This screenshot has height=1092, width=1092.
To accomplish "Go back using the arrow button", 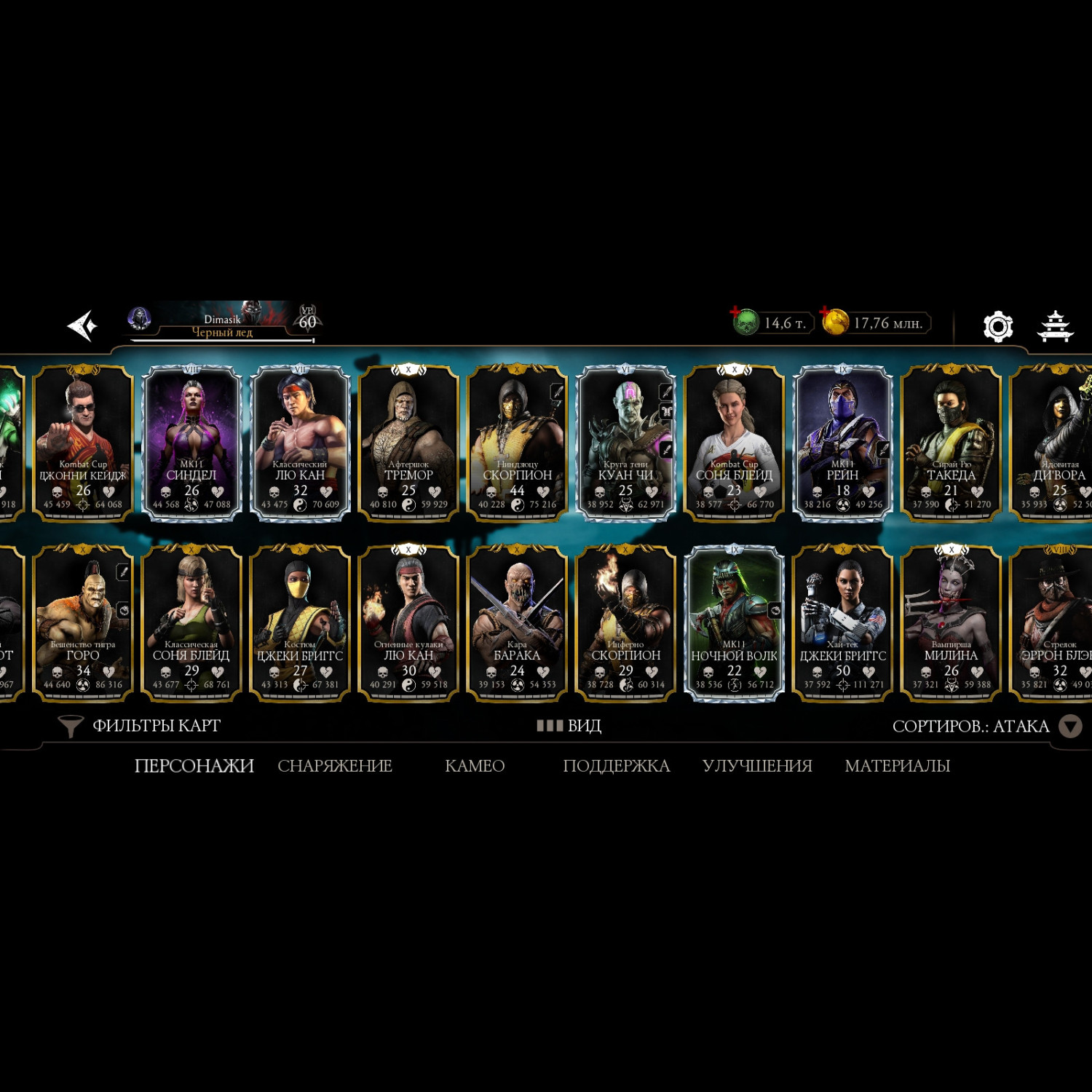I will click(x=82, y=325).
